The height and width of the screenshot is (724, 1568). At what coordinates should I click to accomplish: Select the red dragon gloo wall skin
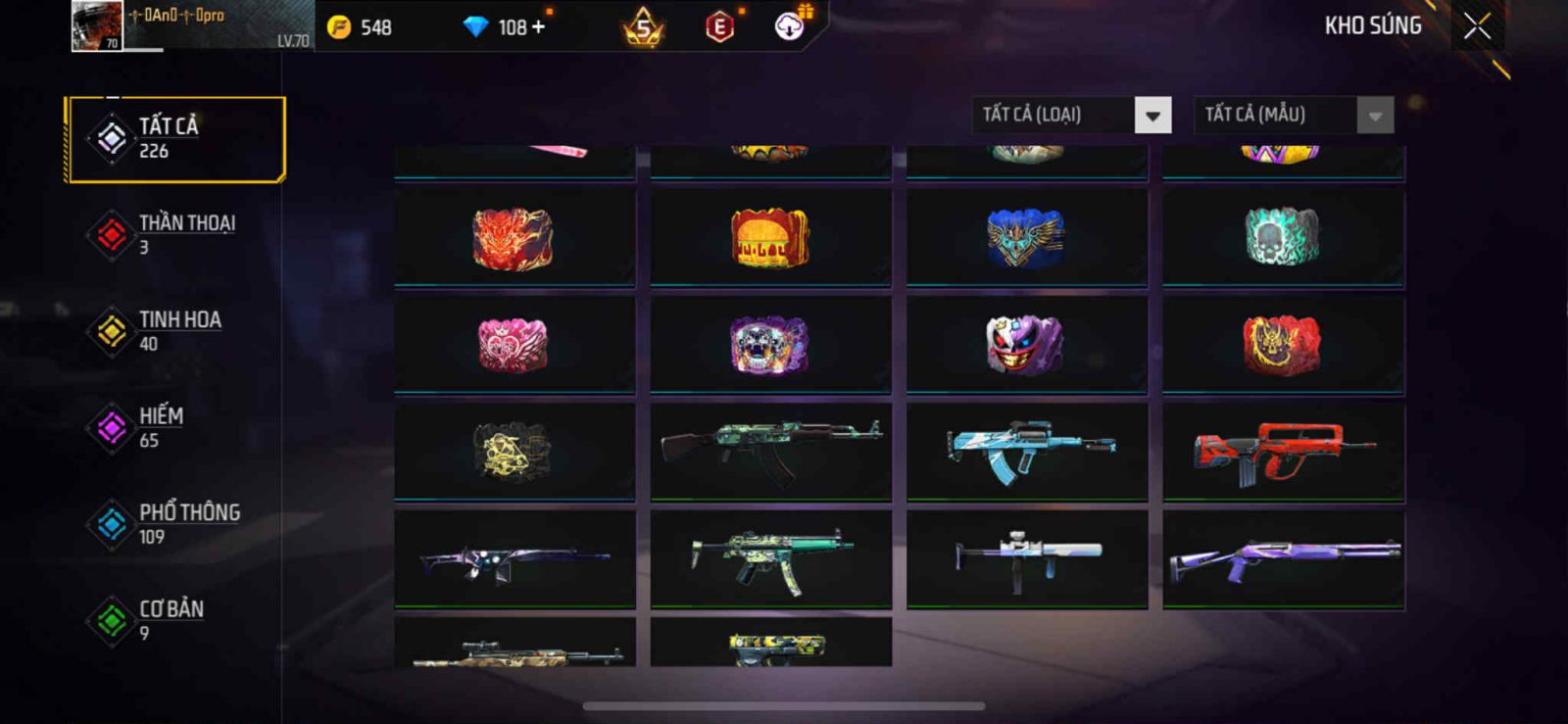[514, 238]
